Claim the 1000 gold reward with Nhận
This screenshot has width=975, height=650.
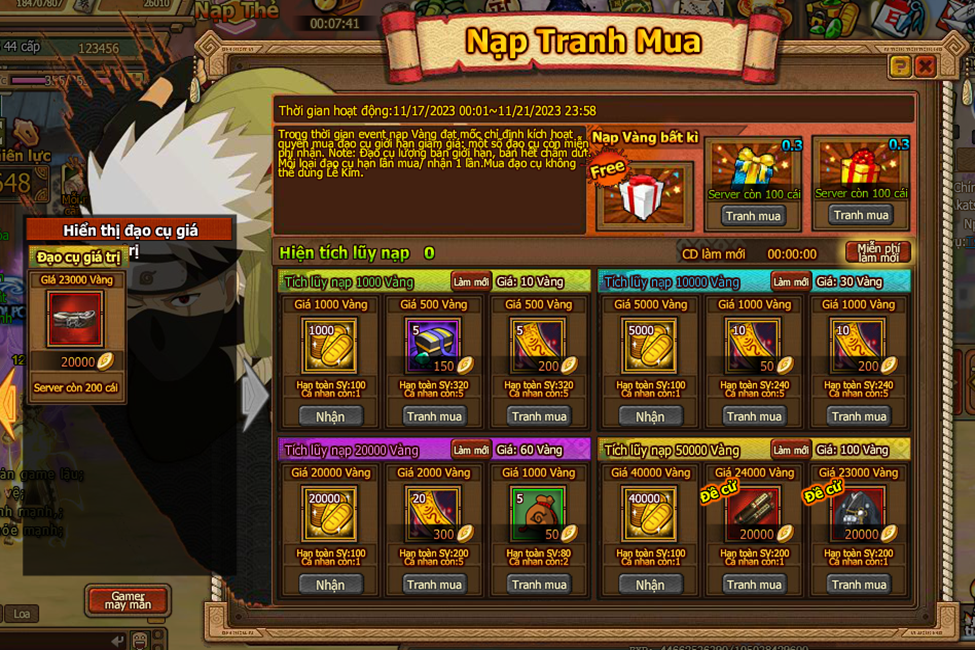pyautogui.click(x=330, y=416)
